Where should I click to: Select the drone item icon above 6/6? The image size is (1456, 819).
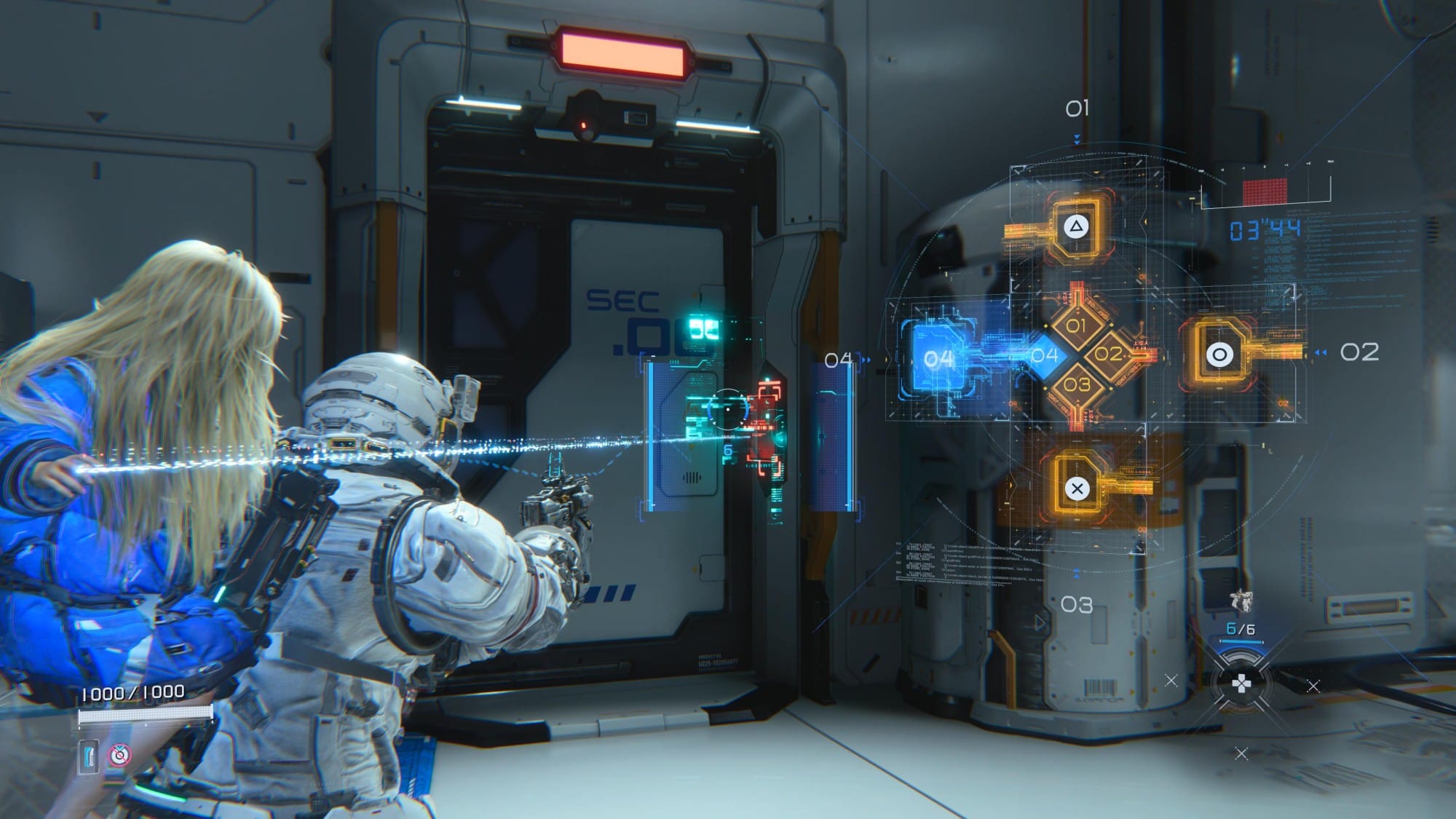click(1240, 601)
